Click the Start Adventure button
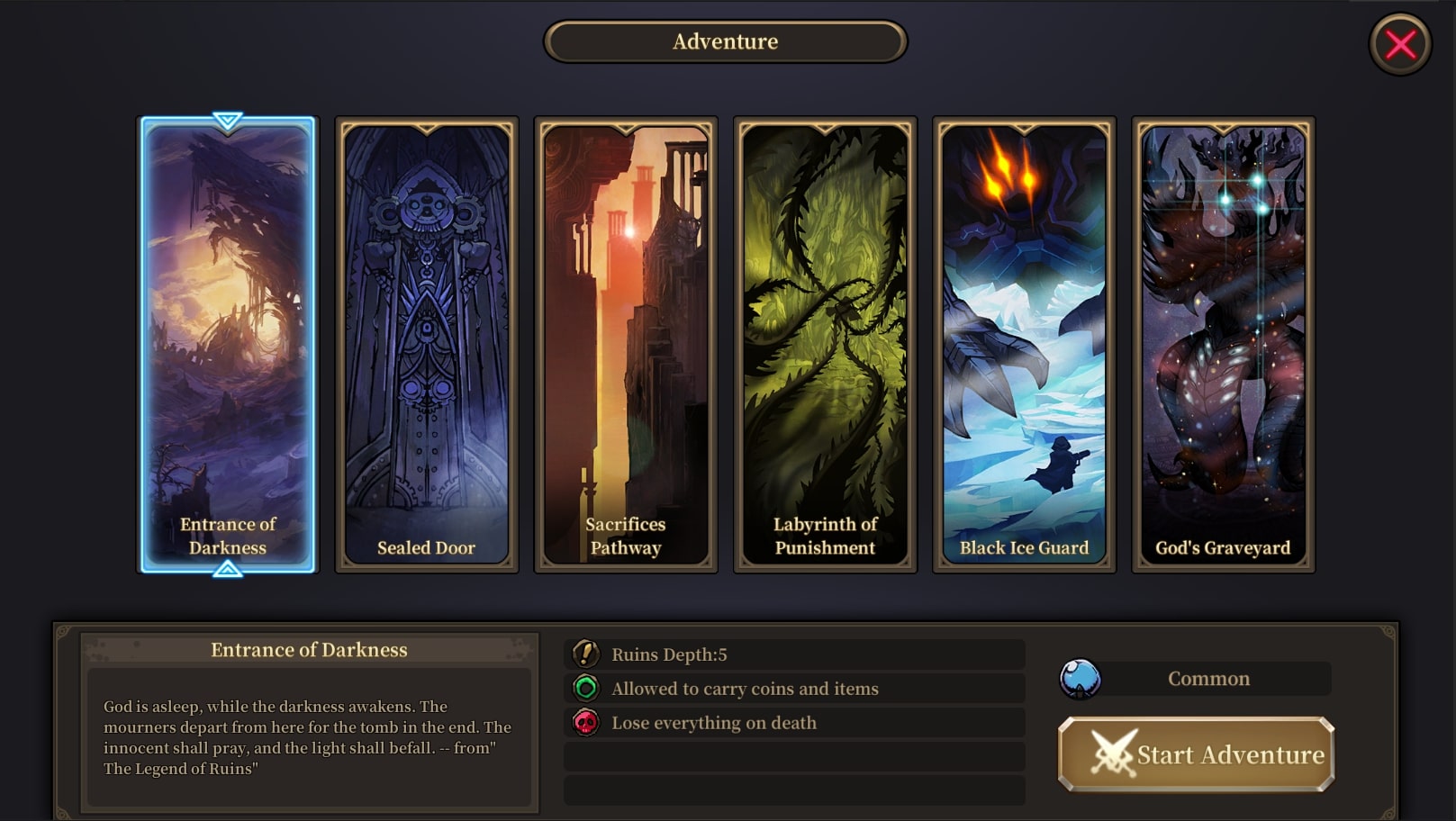The image size is (1456, 821). tap(1196, 754)
